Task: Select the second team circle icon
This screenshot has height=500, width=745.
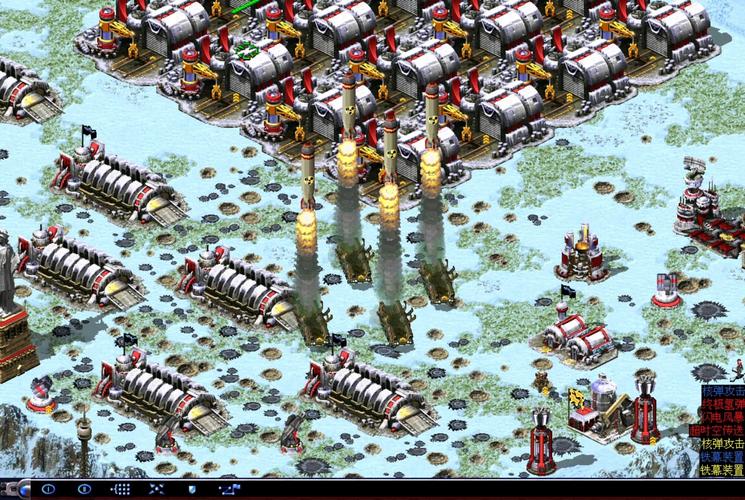Action: pos(85,489)
